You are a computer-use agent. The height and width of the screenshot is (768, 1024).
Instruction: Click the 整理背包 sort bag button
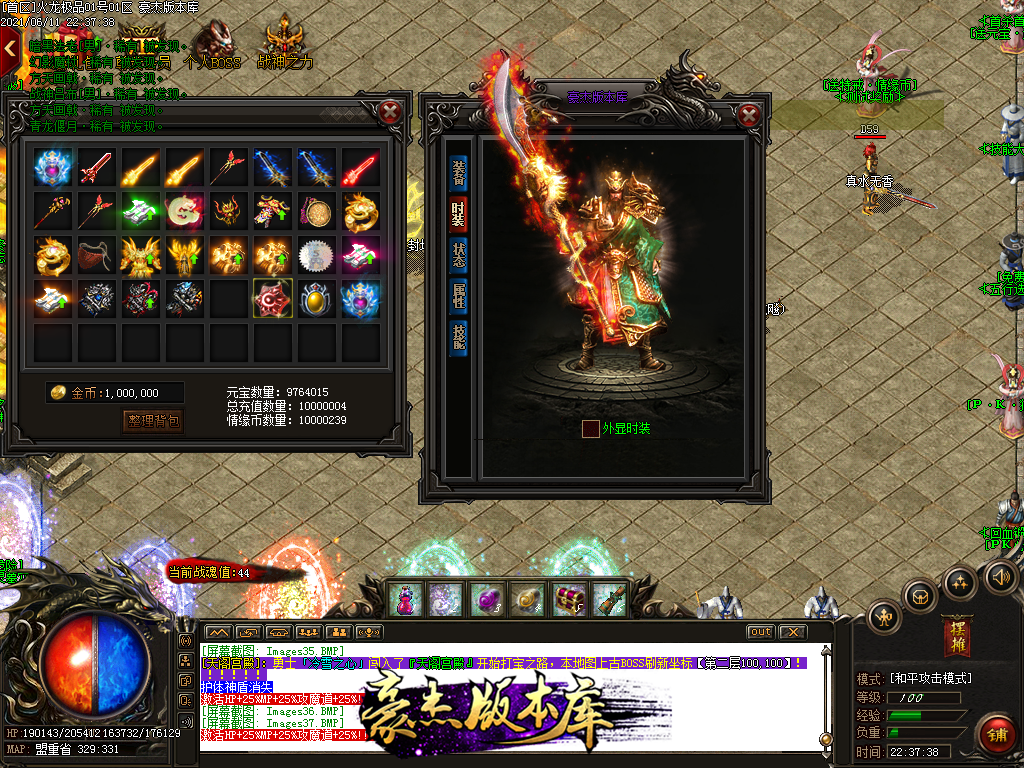[154, 421]
